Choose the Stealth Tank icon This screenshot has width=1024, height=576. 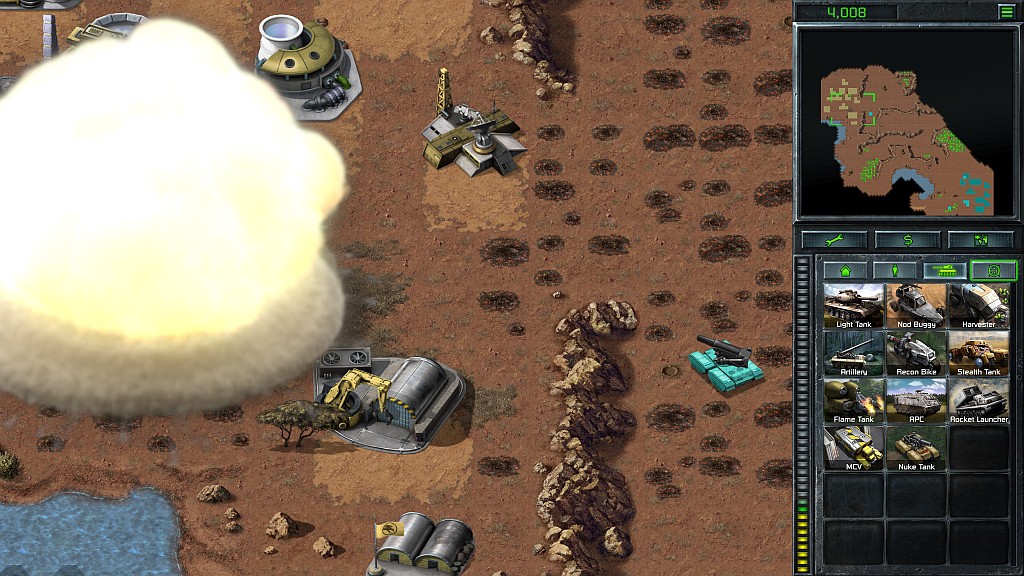pyautogui.click(x=978, y=353)
